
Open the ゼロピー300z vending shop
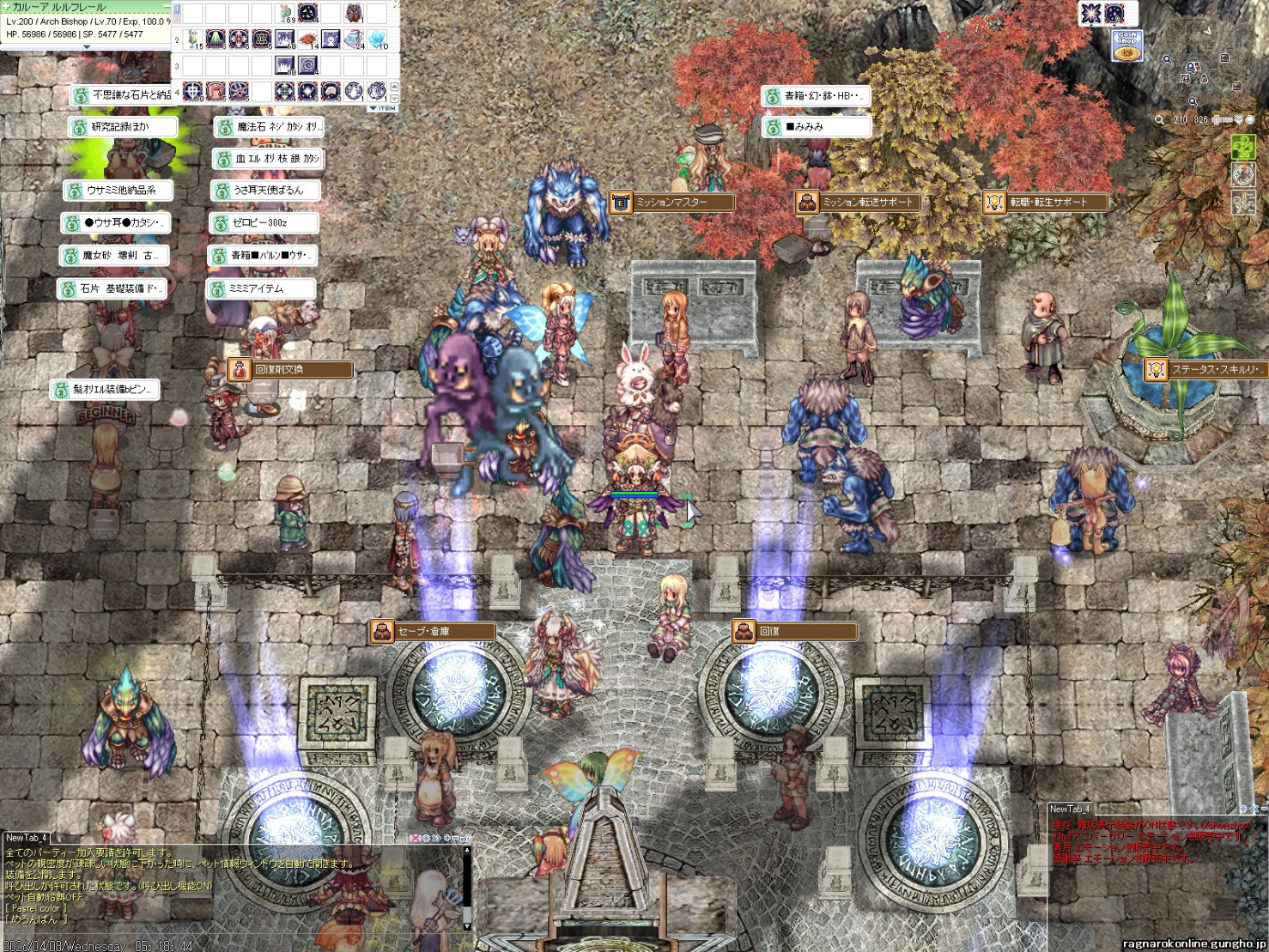tap(264, 223)
